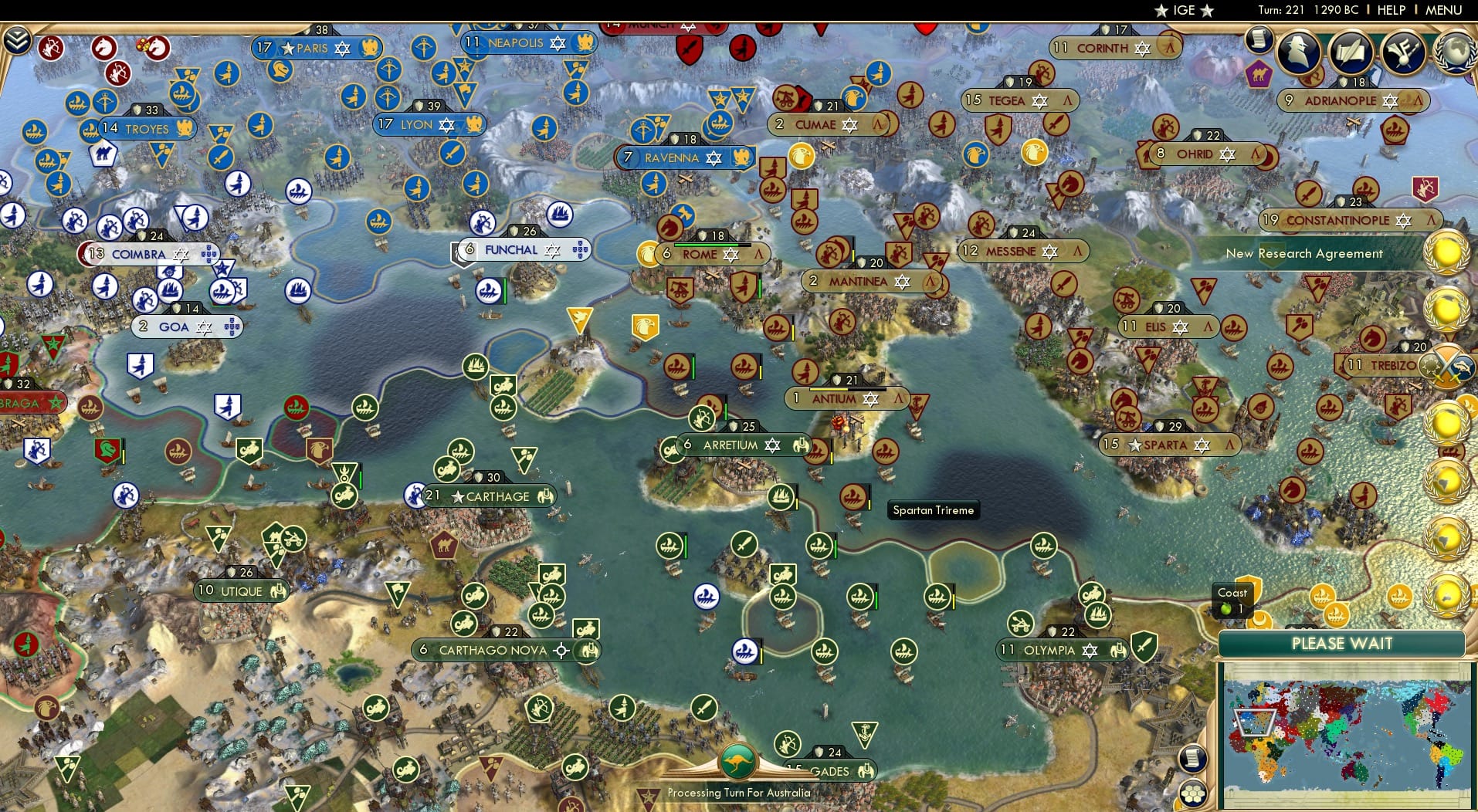Select the Spartan Trireme unit
Image resolution: width=1478 pixels, height=812 pixels.
pyautogui.click(x=852, y=497)
